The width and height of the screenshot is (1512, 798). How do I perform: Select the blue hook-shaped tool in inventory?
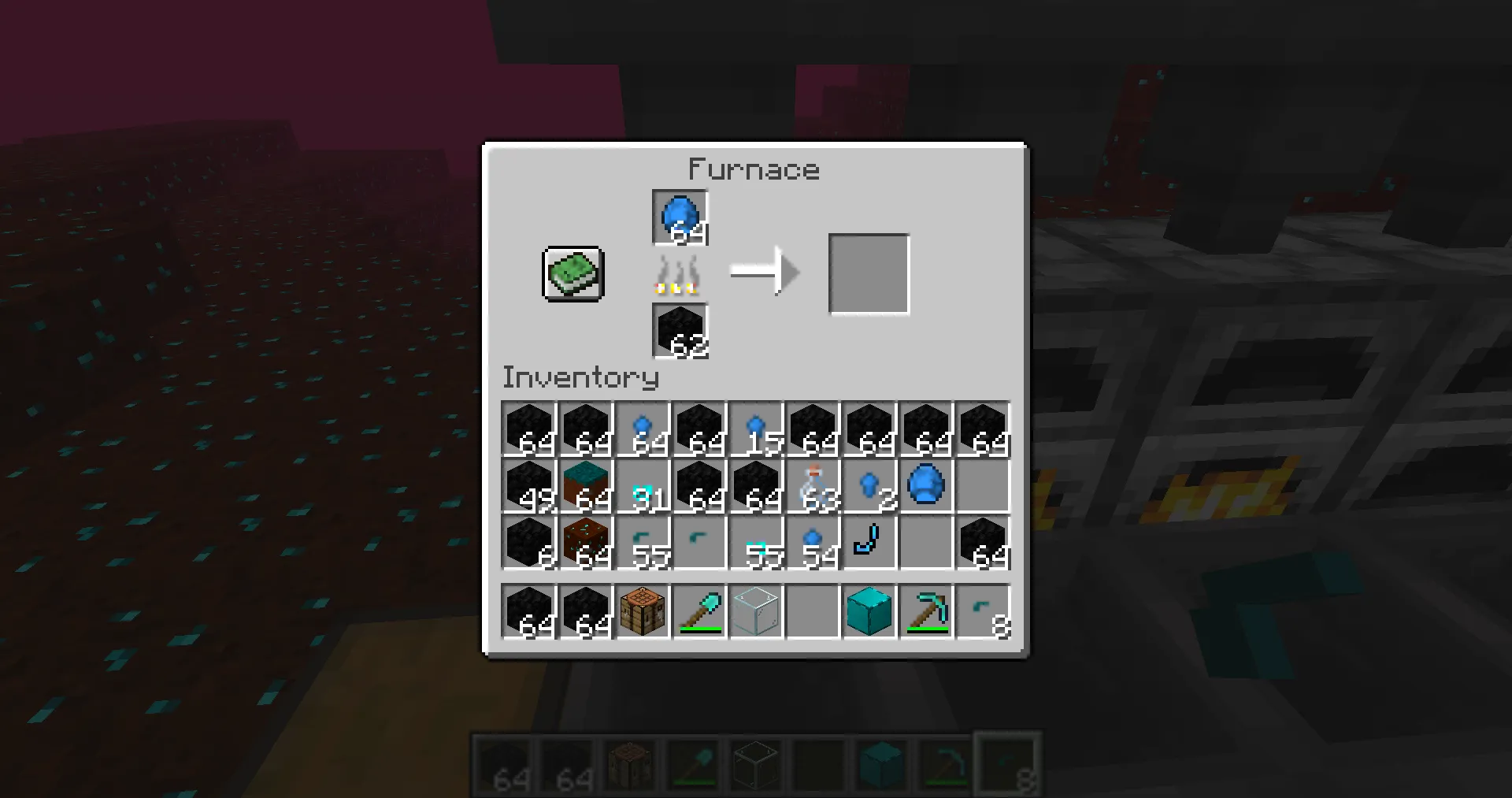pyautogui.click(x=869, y=542)
